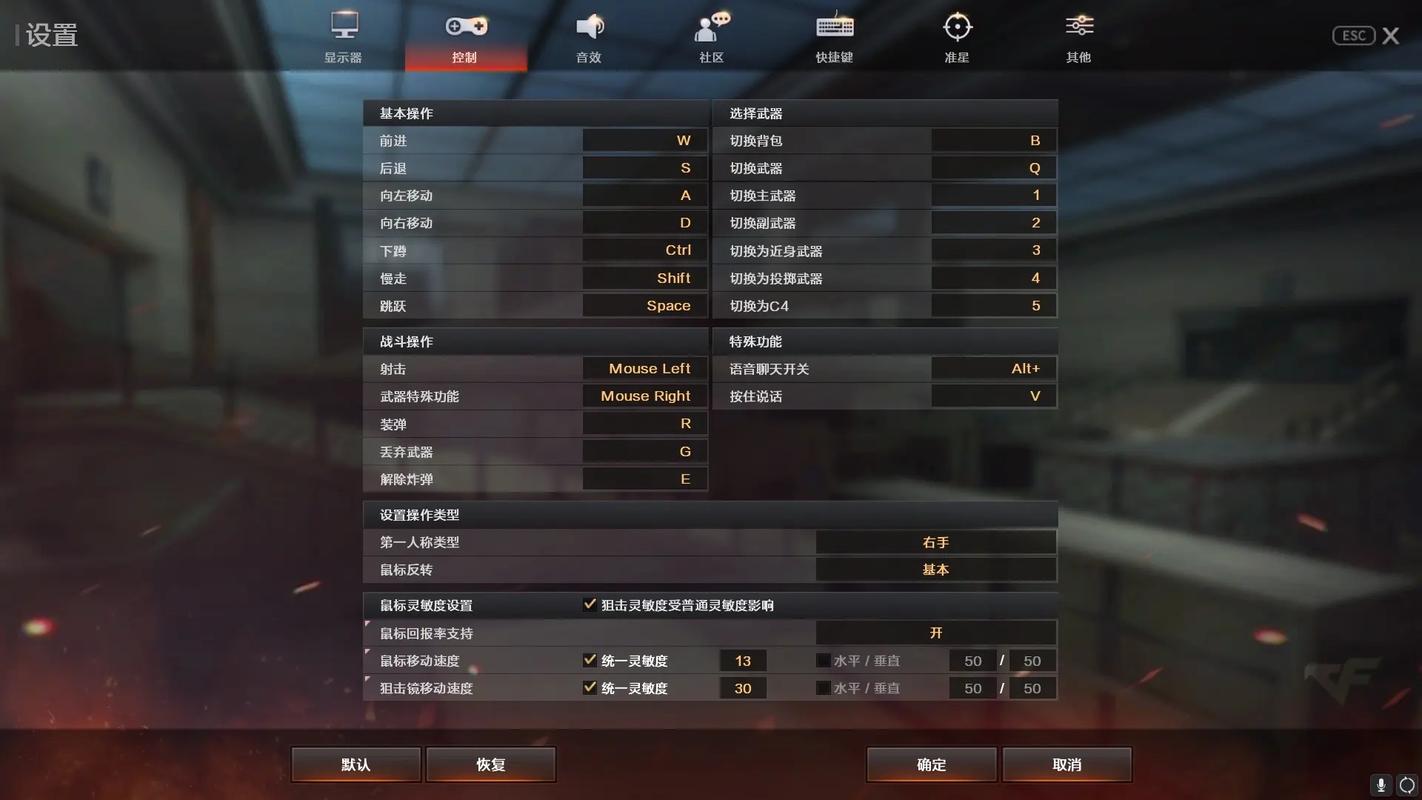Click the ESC capsule icon at top right
The width and height of the screenshot is (1422, 800).
pos(1353,35)
